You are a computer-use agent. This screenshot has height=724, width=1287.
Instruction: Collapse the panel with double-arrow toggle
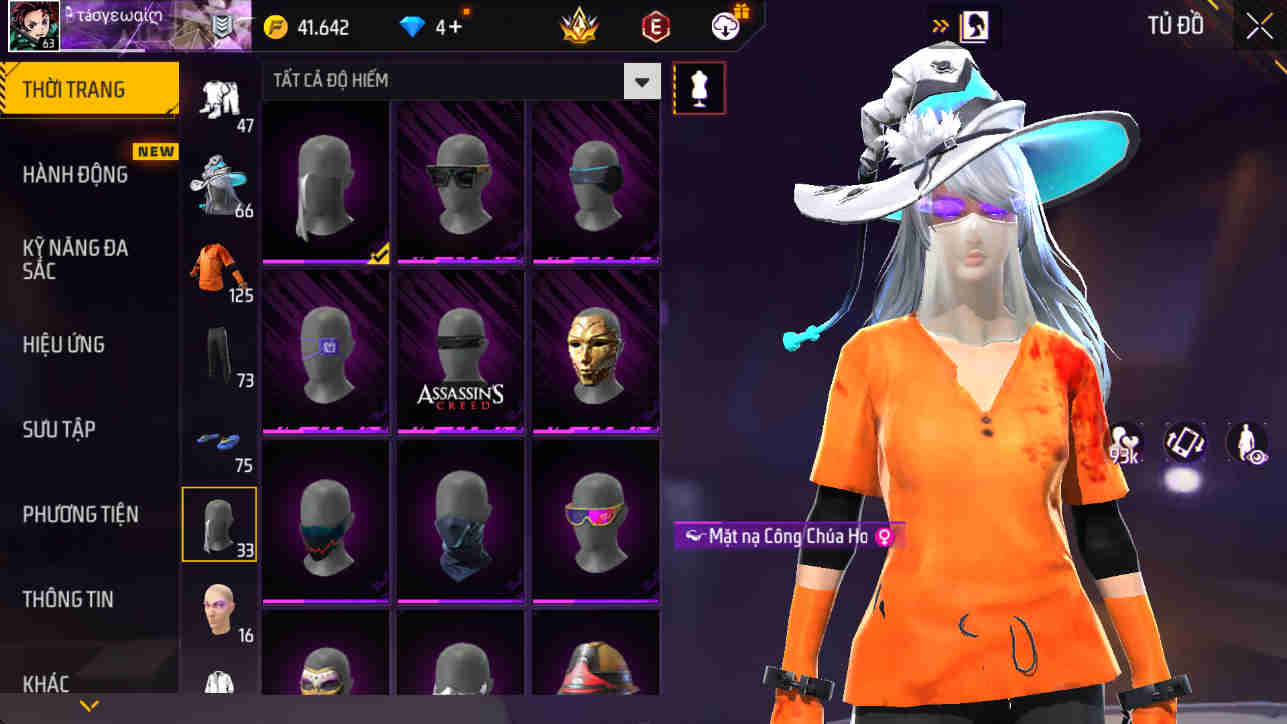point(941,26)
